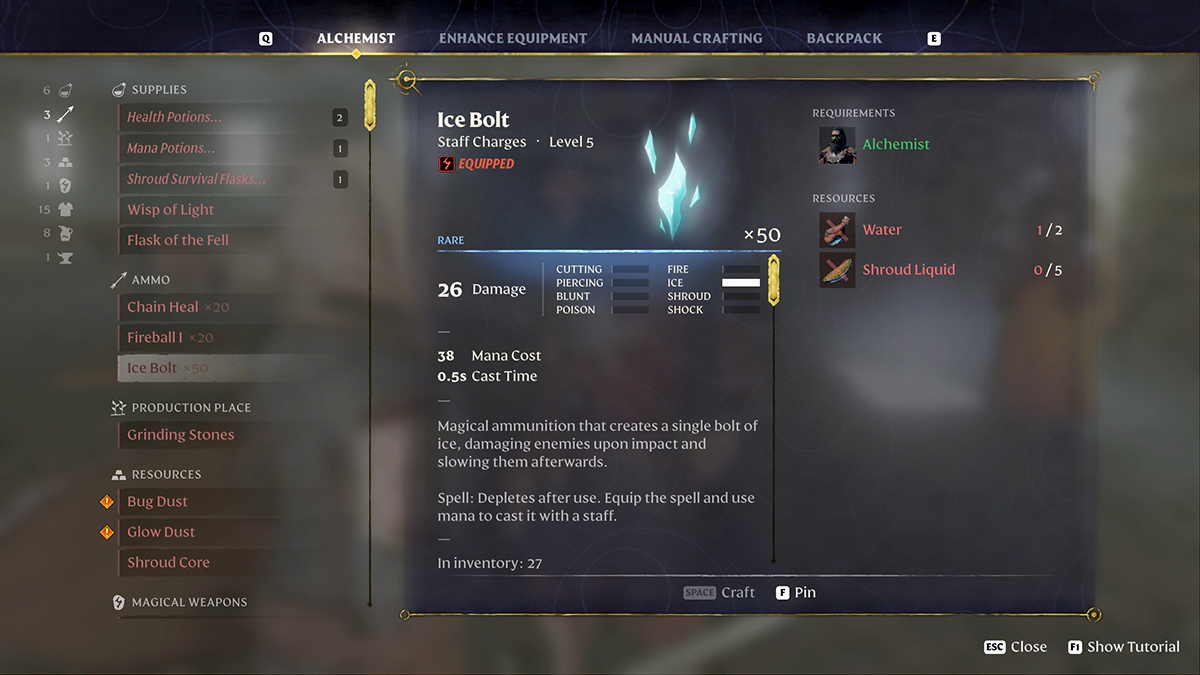Select the Flask of the Fell recipe

[x=178, y=240]
